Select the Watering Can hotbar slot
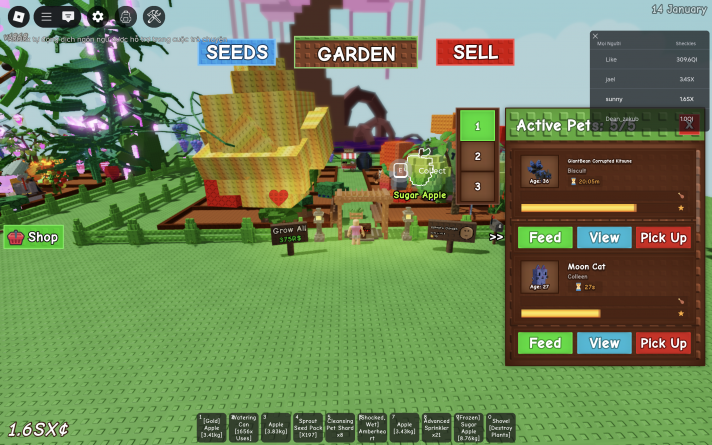The image size is (712, 445). tap(244, 428)
